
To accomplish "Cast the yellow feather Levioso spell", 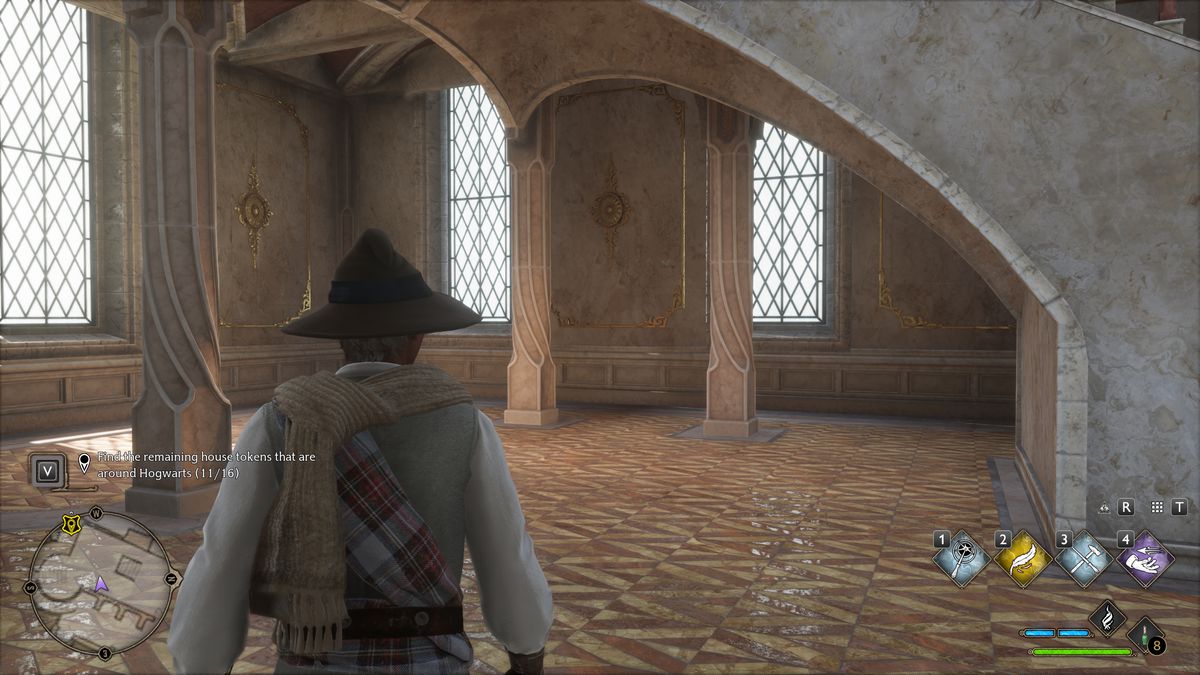I will tap(1024, 559).
